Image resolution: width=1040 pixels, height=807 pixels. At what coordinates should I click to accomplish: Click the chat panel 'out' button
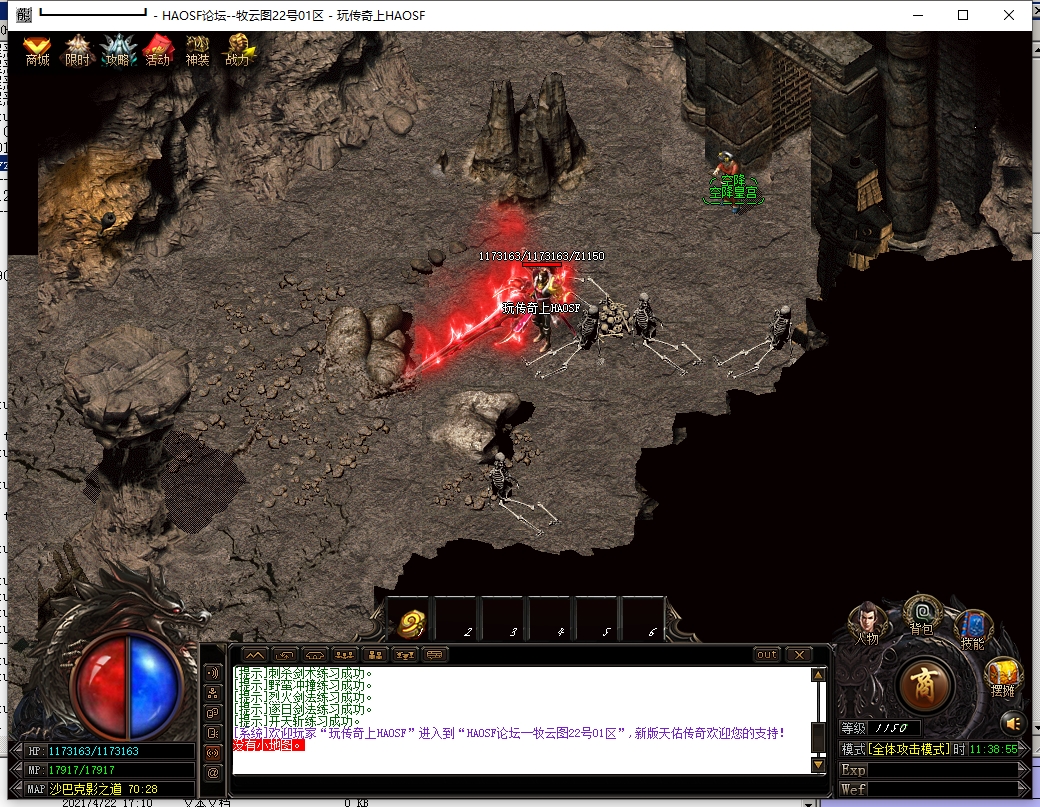pyautogui.click(x=766, y=655)
